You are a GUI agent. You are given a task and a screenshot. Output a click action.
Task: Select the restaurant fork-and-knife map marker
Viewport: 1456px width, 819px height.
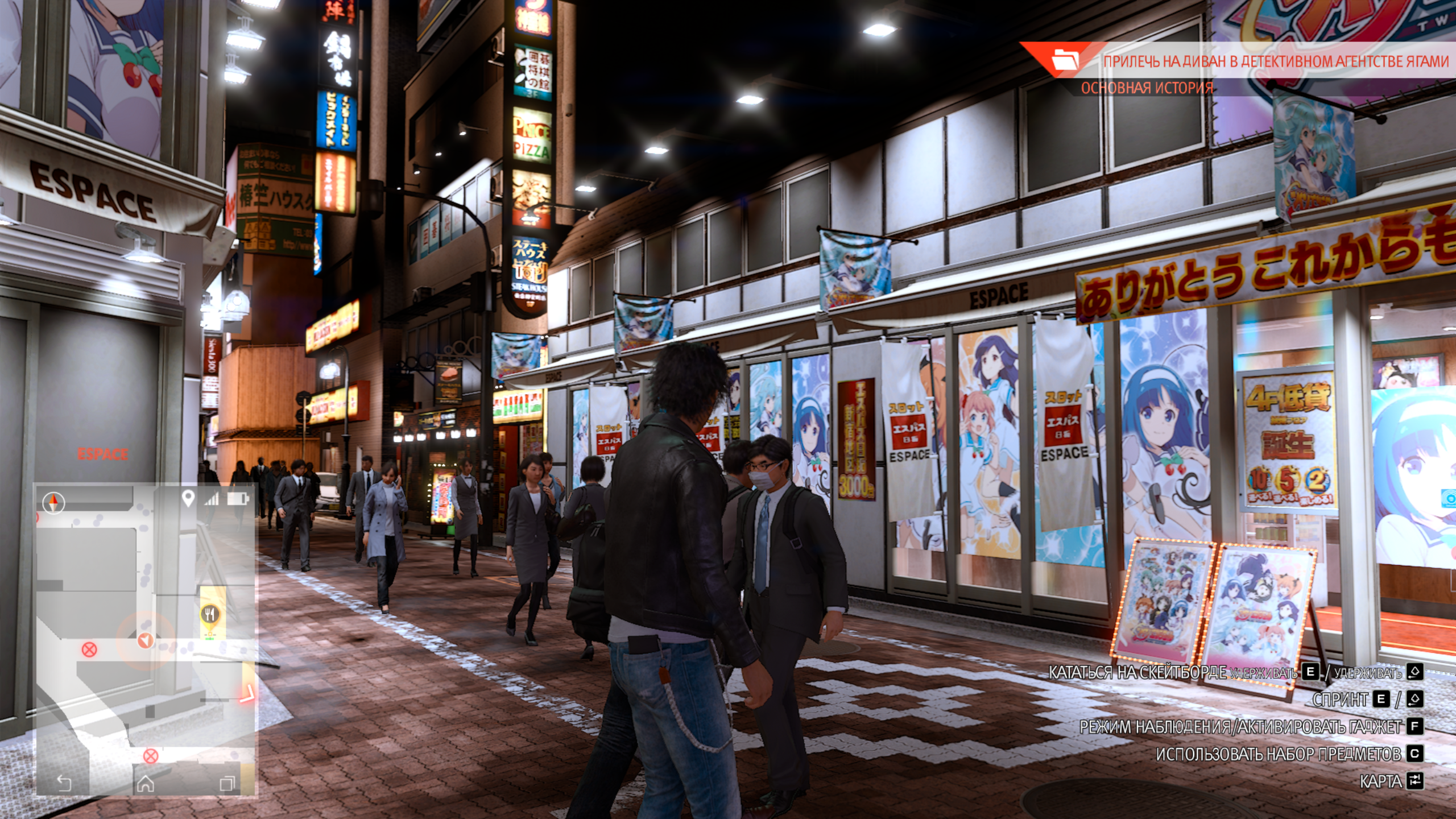pos(210,614)
